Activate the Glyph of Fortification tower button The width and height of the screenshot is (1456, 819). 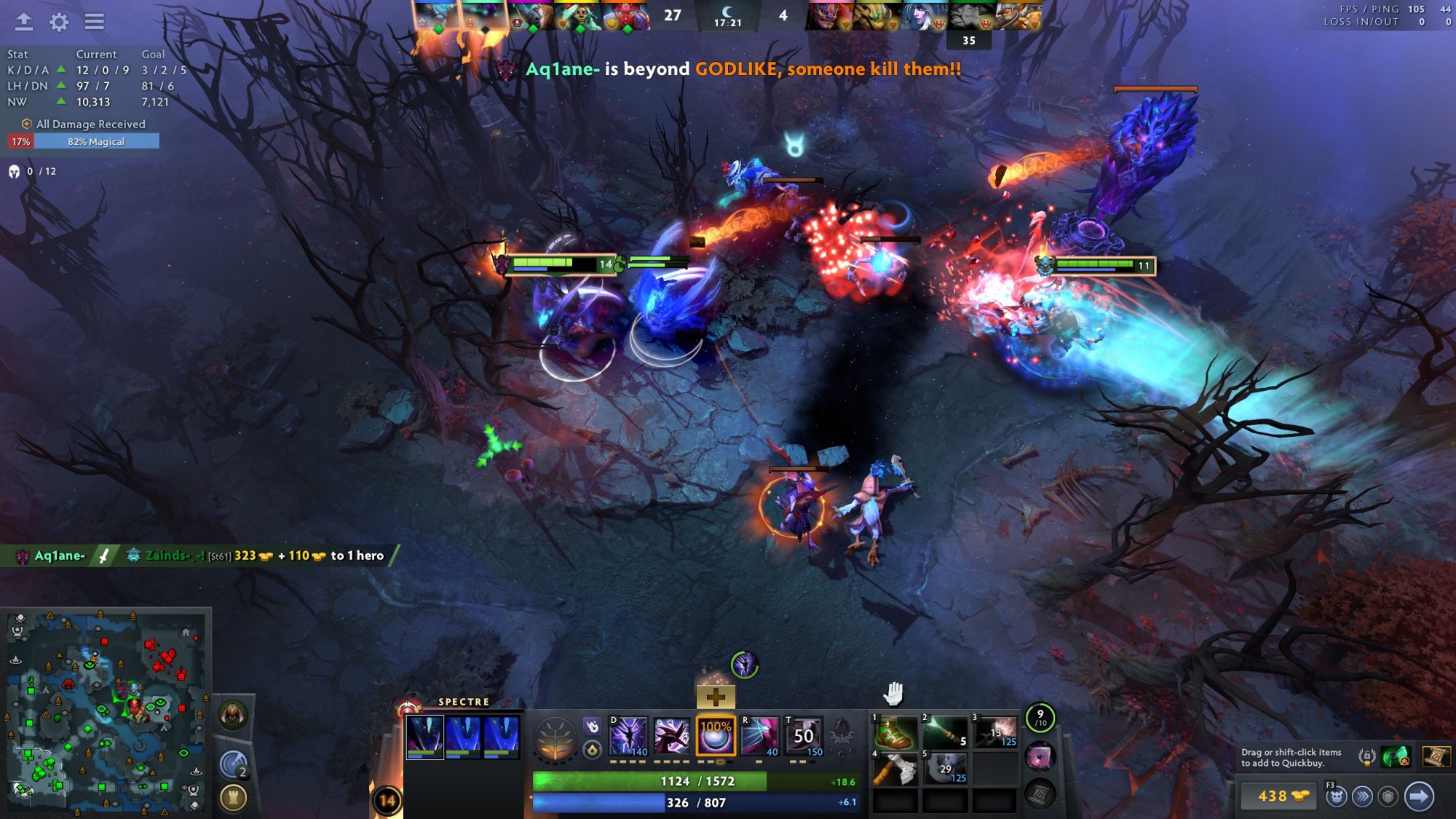coord(233,798)
